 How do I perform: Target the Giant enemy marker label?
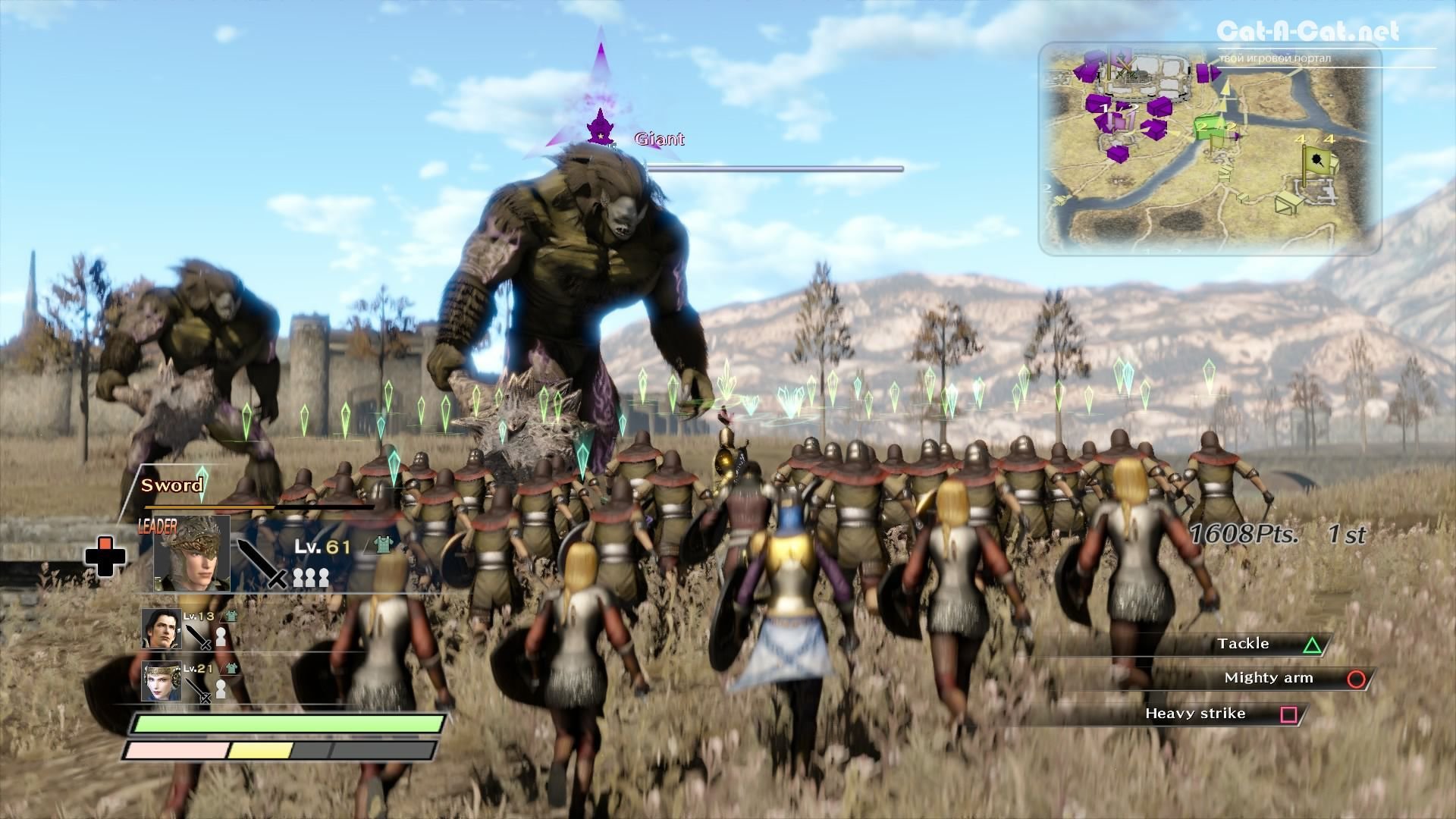(x=659, y=139)
